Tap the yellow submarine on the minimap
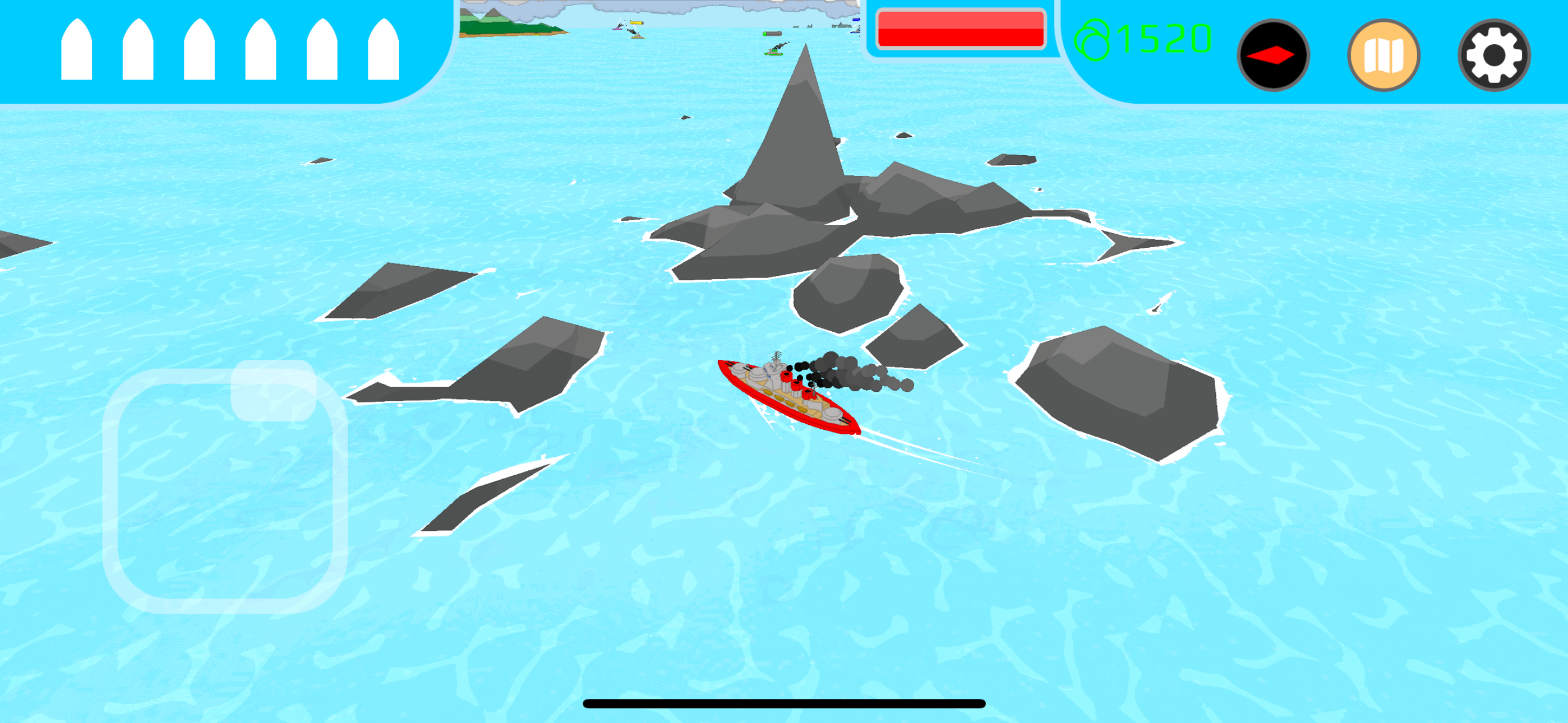1568x723 pixels. point(637,23)
